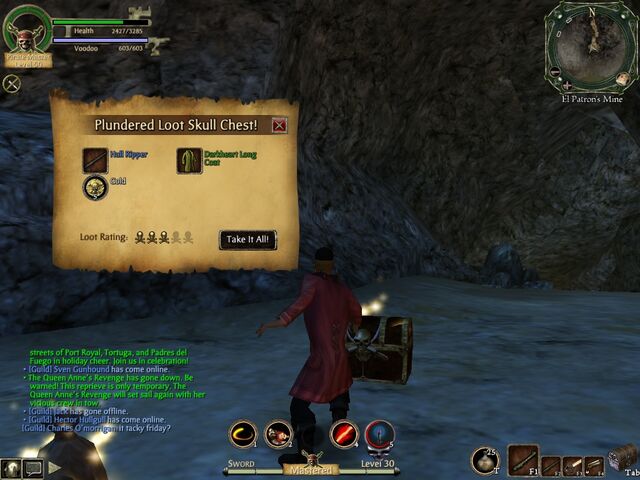Trigger the red blade slash skill
640x480 pixels.
pyautogui.click(x=344, y=434)
